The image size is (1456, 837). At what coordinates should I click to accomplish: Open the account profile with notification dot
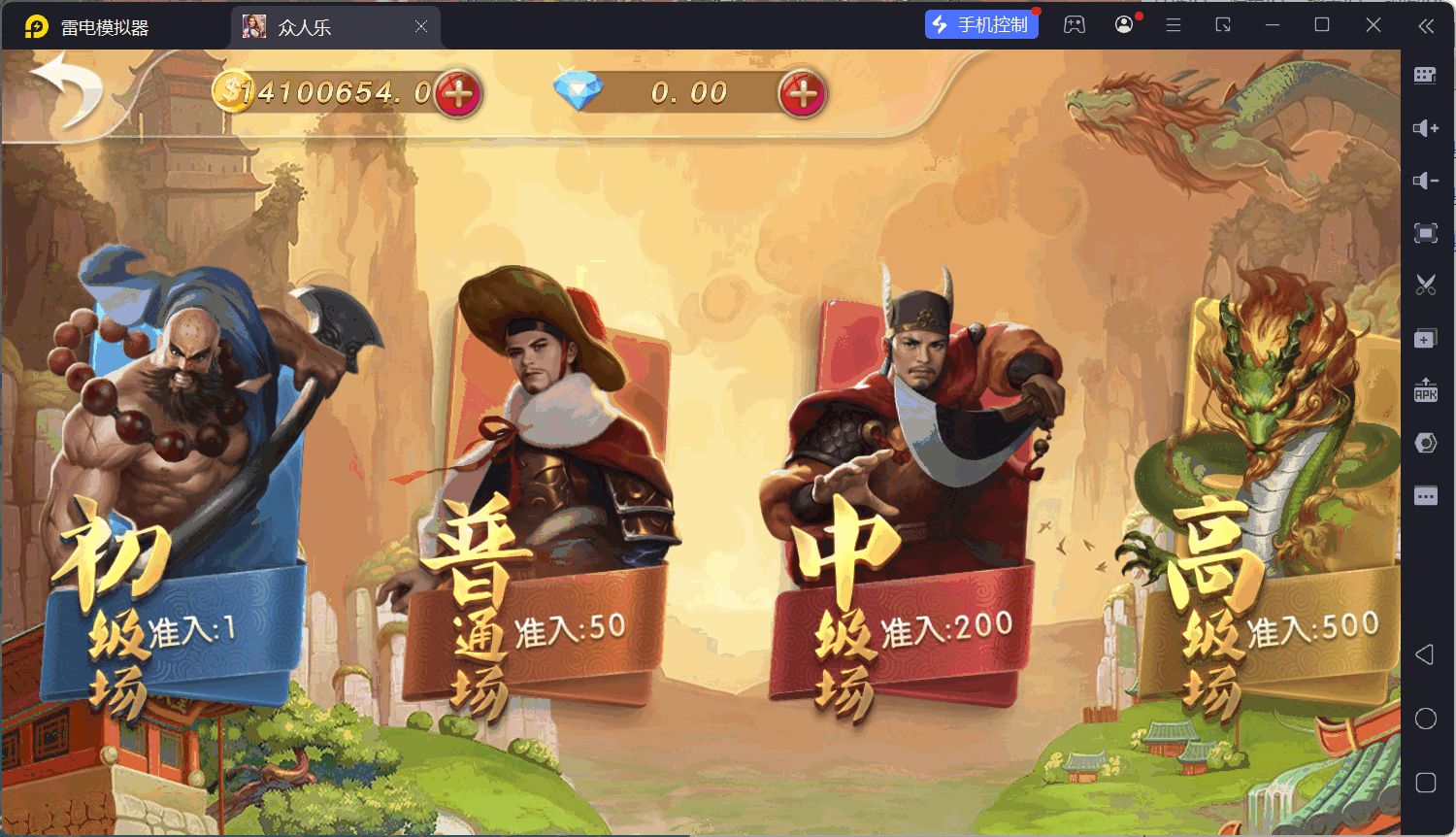(x=1123, y=25)
